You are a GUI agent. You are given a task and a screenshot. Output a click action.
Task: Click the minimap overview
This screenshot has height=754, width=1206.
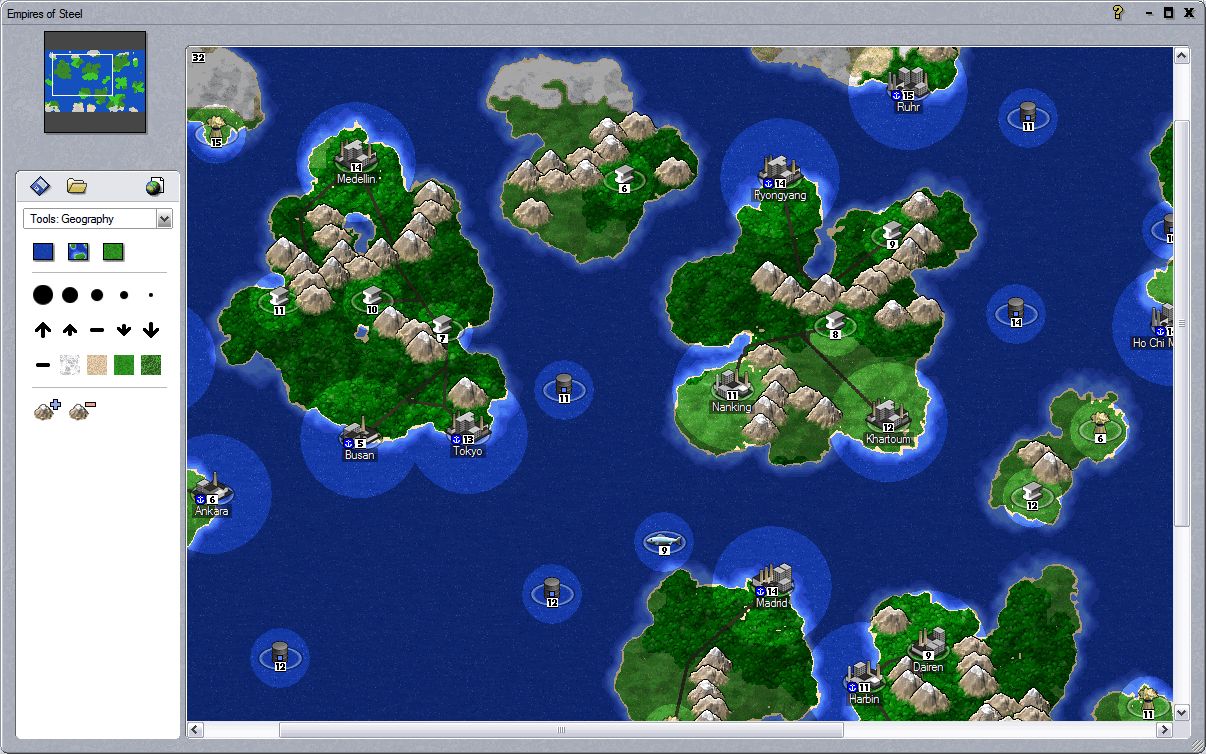[95, 82]
